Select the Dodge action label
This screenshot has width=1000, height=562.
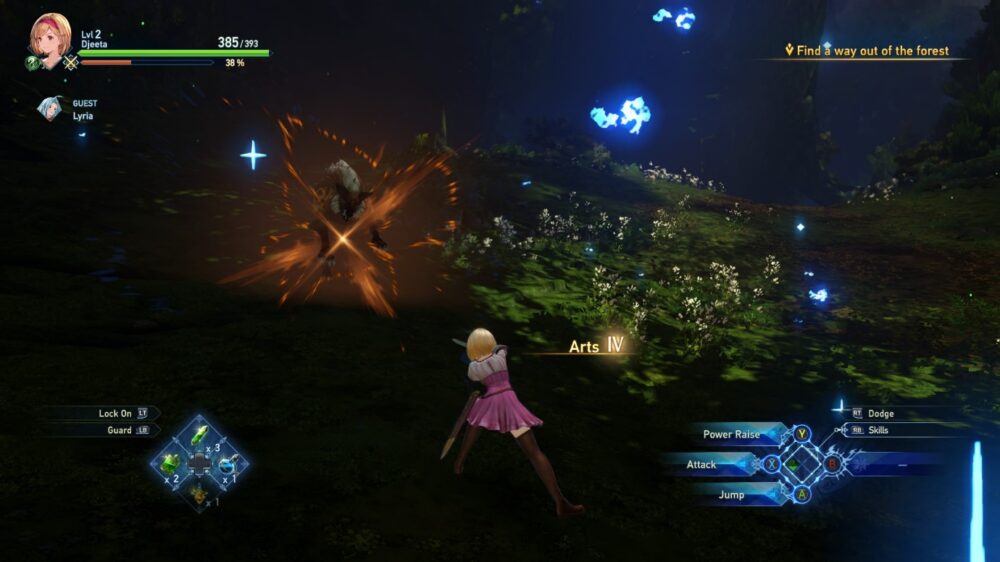point(881,413)
